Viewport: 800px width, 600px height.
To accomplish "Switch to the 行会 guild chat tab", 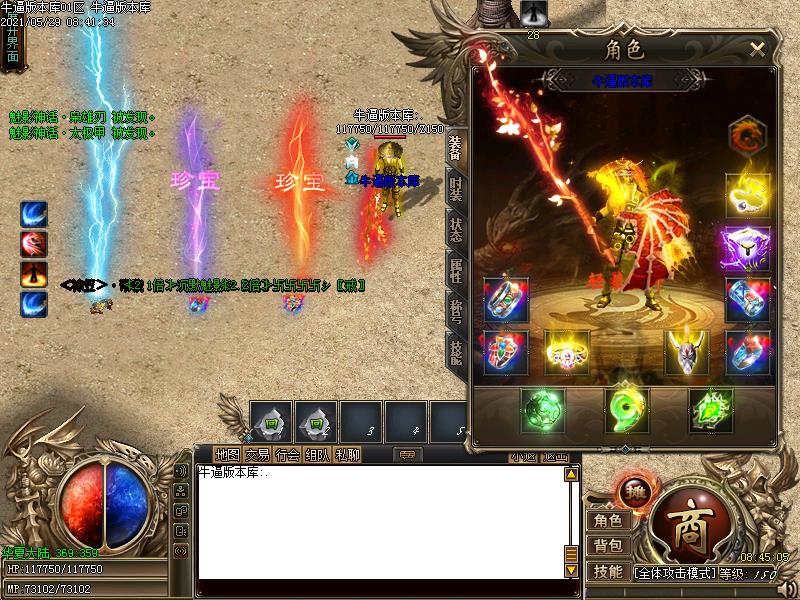I will 288,455.
